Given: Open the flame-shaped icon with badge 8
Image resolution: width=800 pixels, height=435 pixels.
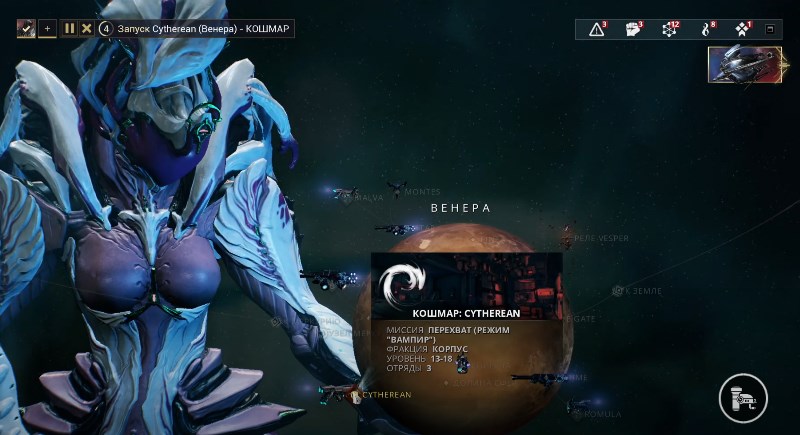Looking at the screenshot, I should 706,29.
